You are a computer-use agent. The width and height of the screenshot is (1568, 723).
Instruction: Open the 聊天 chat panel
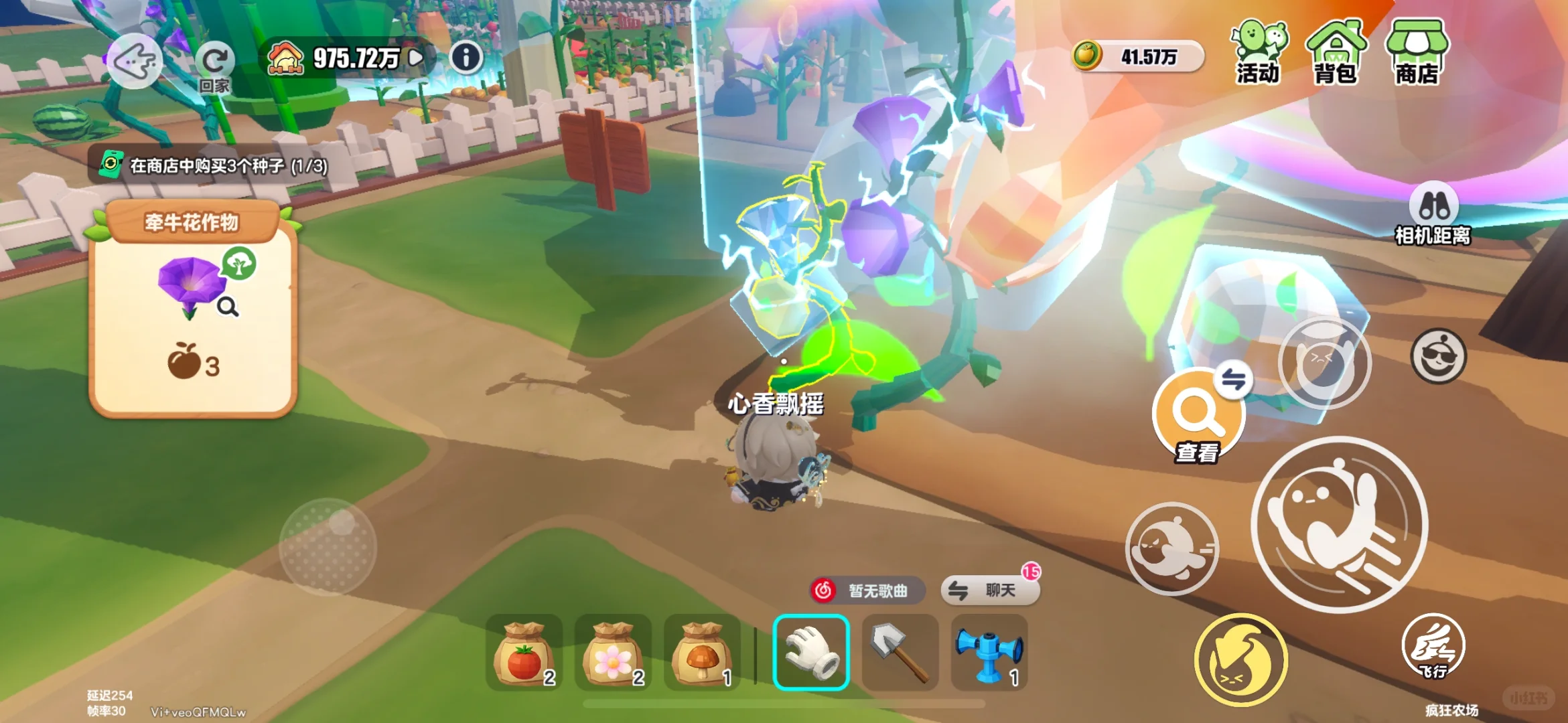[x=991, y=590]
